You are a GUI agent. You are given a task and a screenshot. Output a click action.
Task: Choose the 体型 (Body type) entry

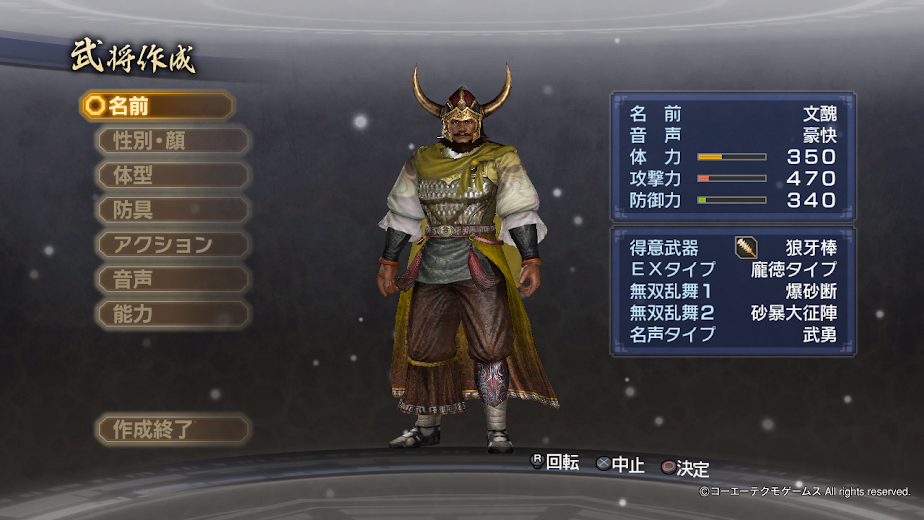coord(171,175)
